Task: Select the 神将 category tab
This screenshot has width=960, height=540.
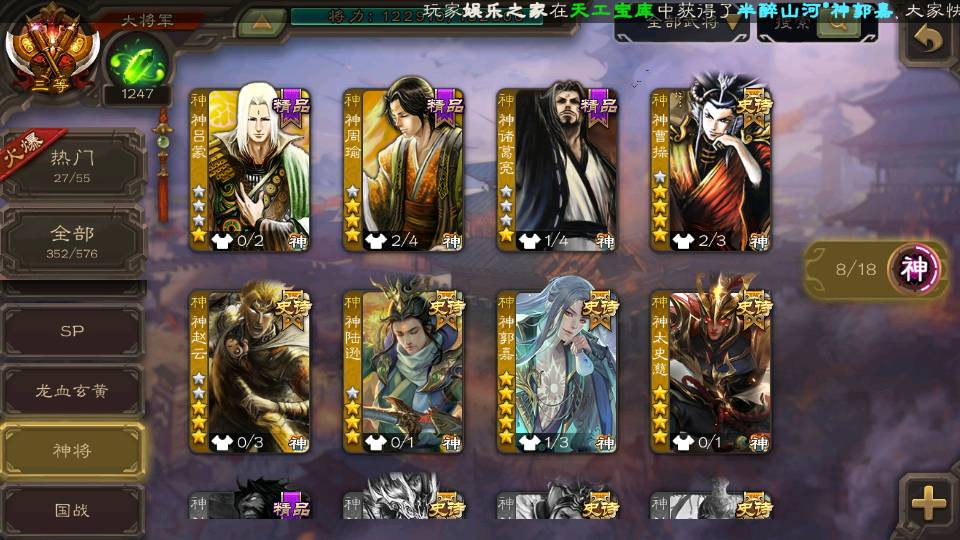Action: coord(72,450)
